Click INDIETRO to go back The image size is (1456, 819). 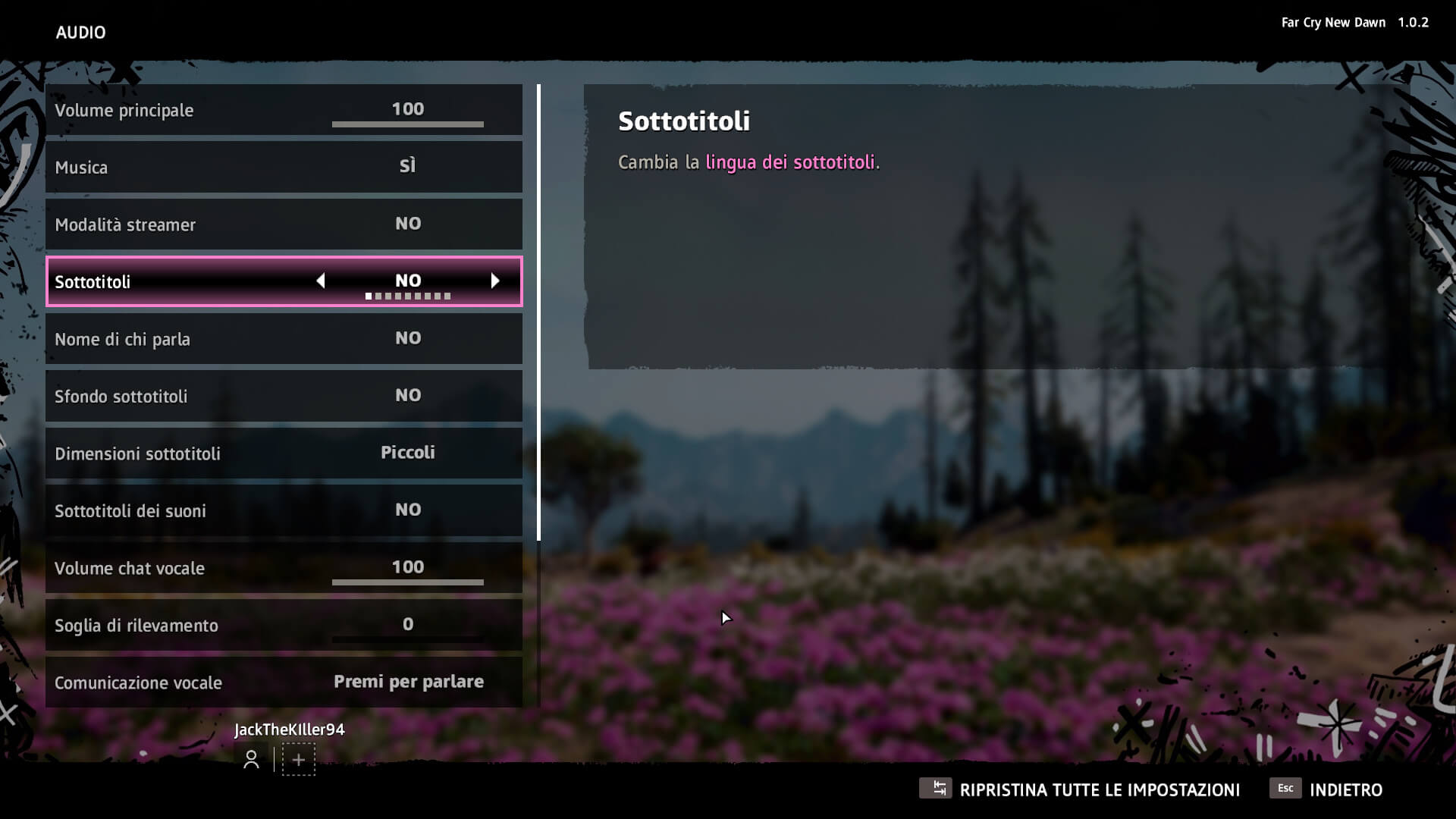click(1348, 789)
